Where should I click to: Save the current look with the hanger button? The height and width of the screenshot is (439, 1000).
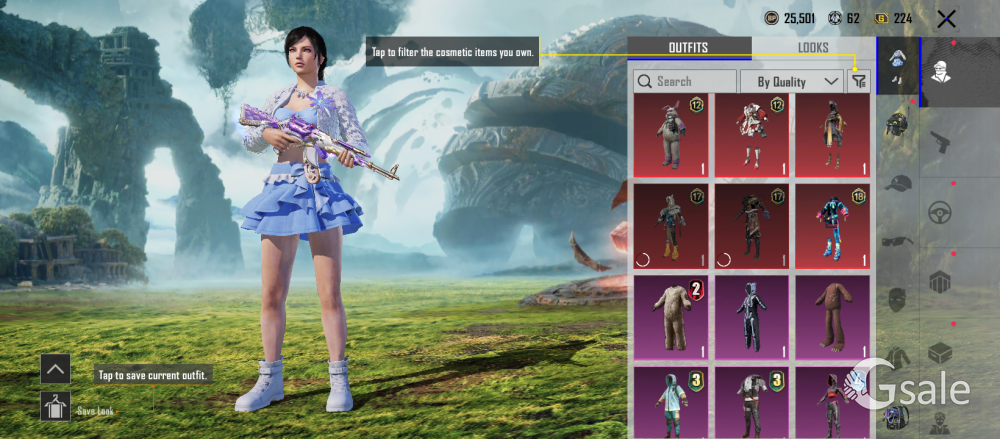[x=55, y=406]
